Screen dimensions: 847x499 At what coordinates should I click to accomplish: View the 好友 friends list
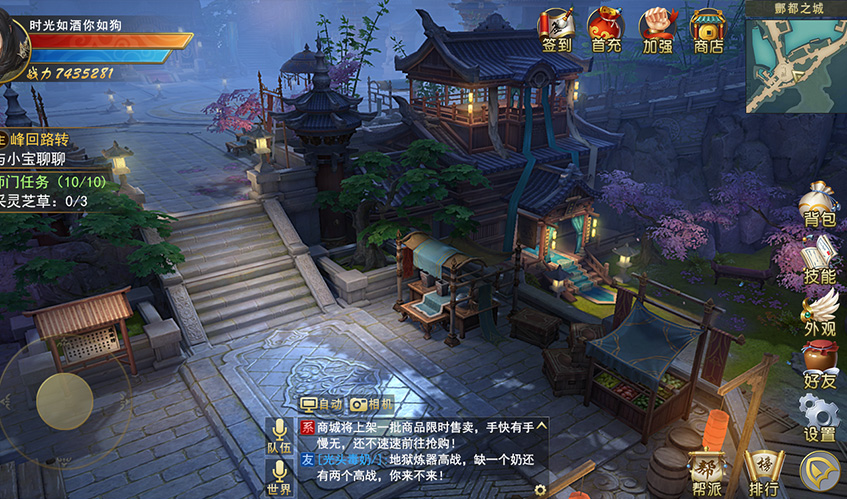coord(819,366)
